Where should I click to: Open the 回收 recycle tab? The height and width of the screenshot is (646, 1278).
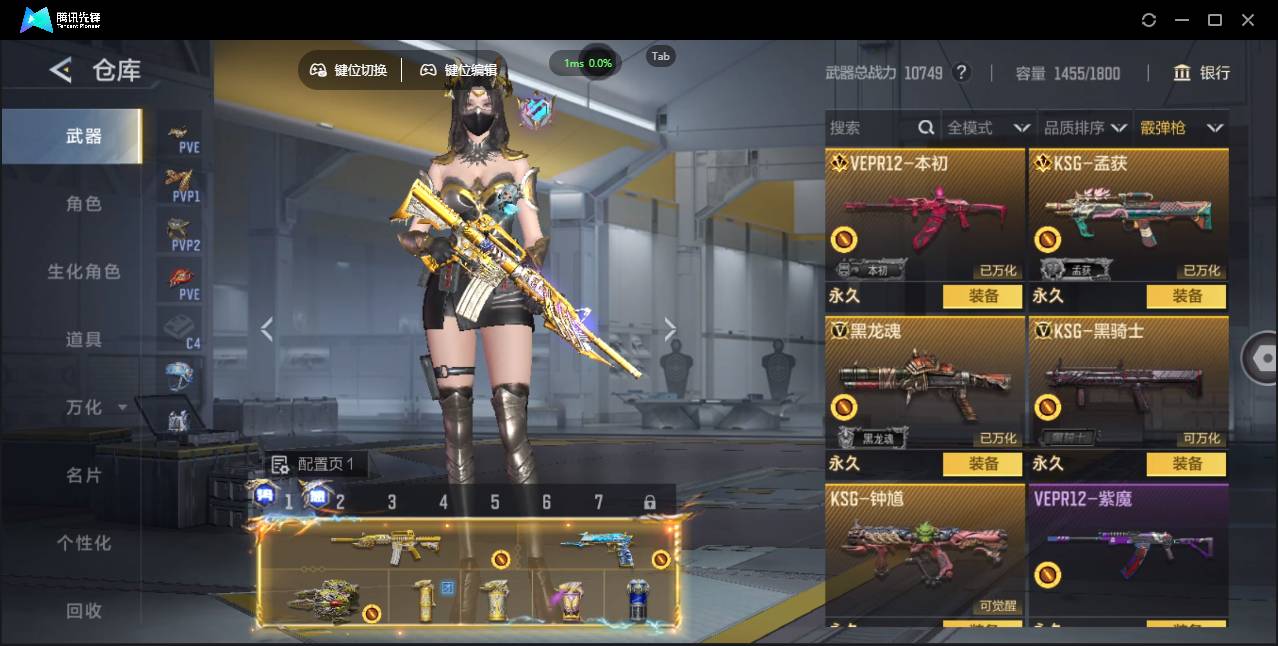point(84,610)
